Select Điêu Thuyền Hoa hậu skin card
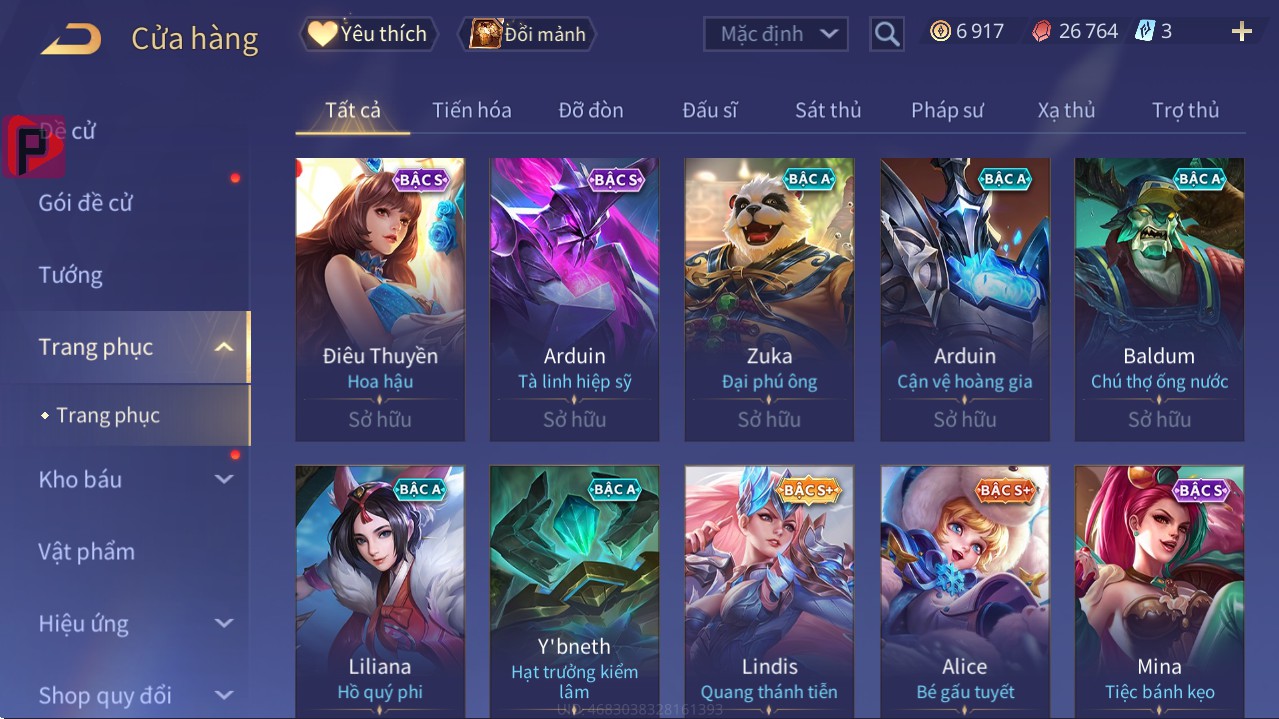This screenshot has height=719, width=1279. tap(380, 298)
